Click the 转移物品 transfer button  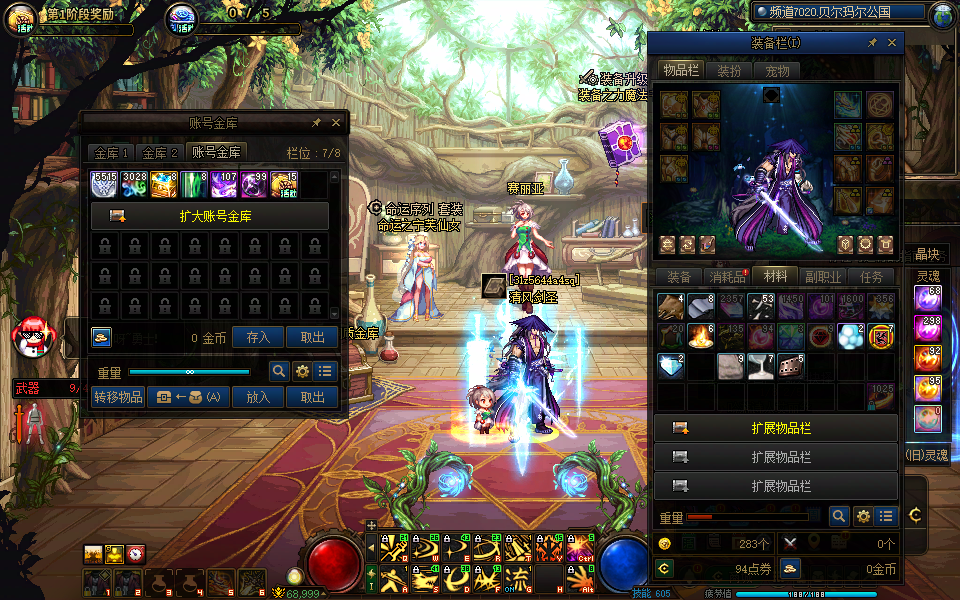pyautogui.click(x=118, y=397)
